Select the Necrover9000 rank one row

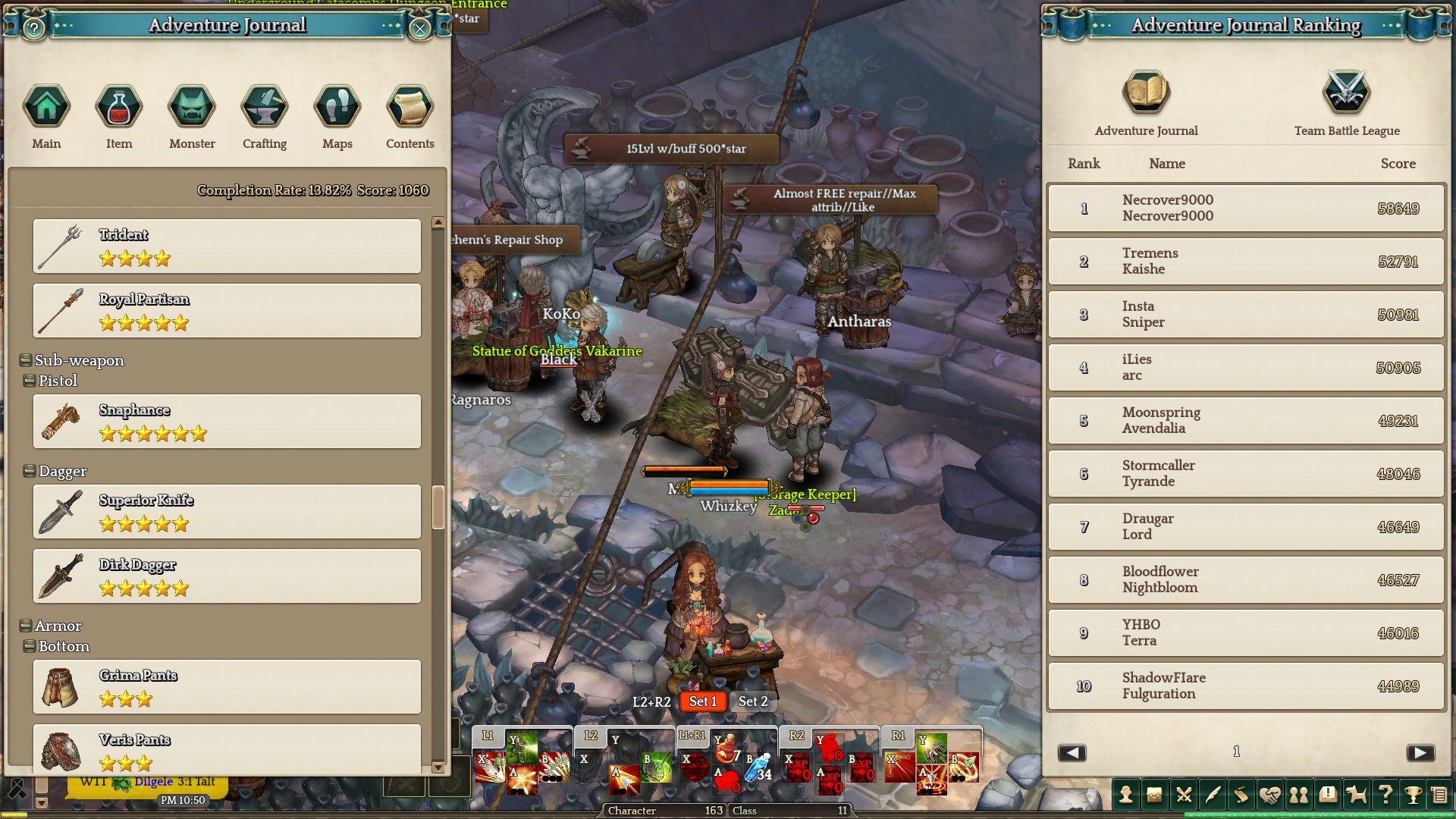coord(1246,208)
